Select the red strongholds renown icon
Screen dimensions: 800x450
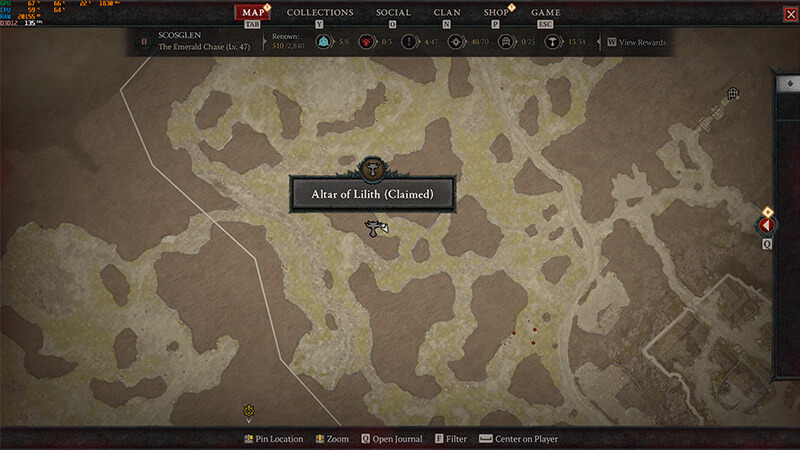pyautogui.click(x=368, y=42)
